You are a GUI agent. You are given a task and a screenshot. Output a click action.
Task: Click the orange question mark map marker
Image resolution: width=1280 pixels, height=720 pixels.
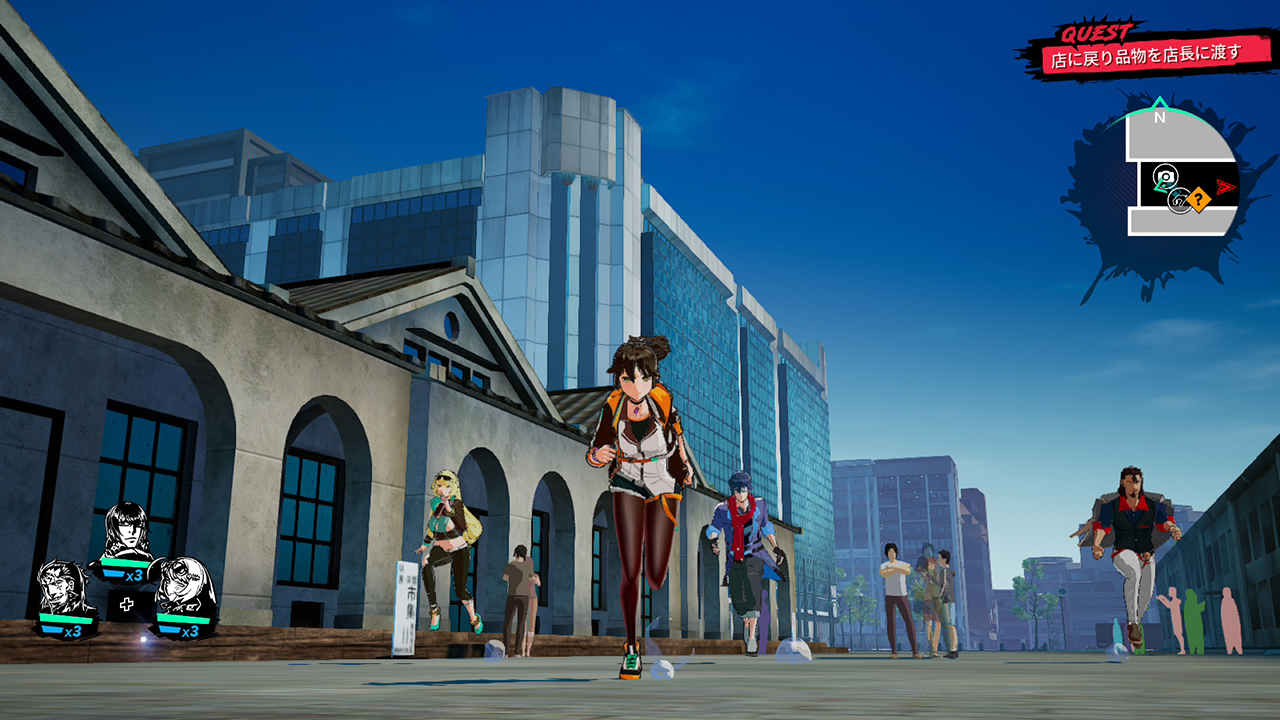click(x=1198, y=201)
